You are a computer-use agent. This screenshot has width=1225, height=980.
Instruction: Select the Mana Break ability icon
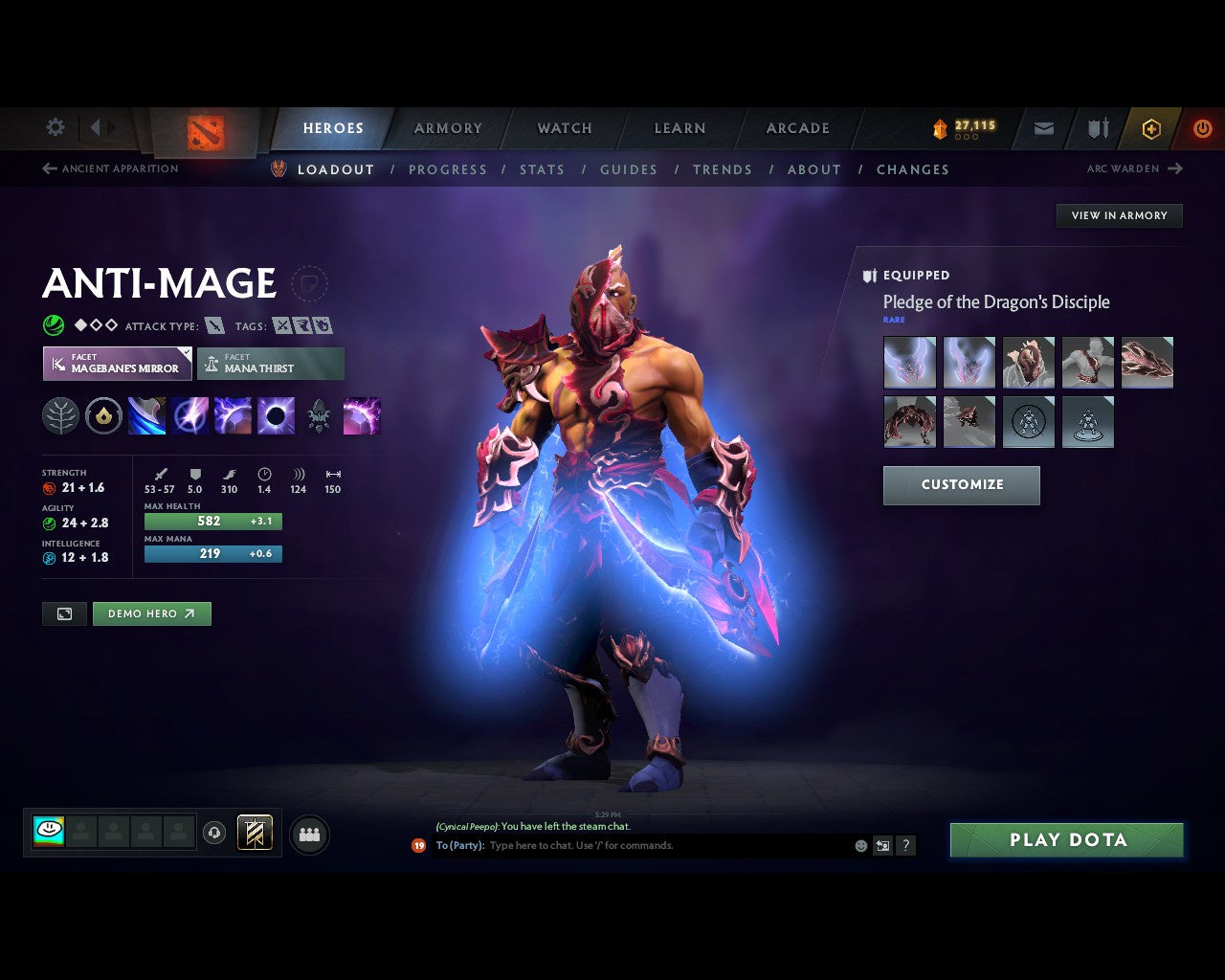pyautogui.click(x=146, y=415)
